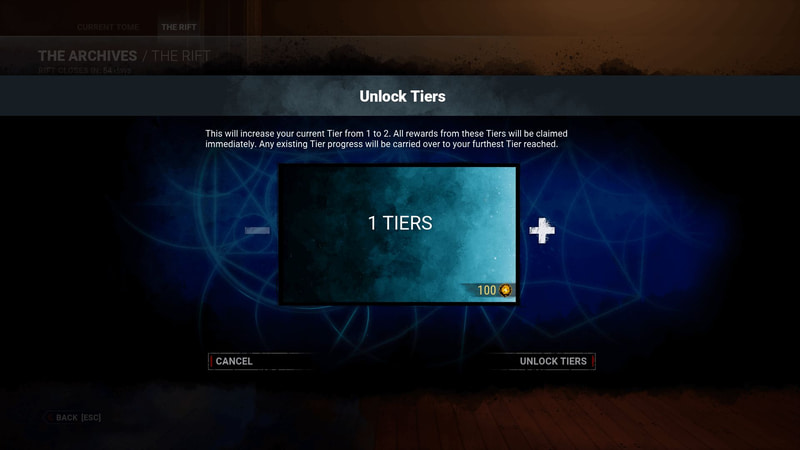Increase tier count with plus button

(541, 231)
